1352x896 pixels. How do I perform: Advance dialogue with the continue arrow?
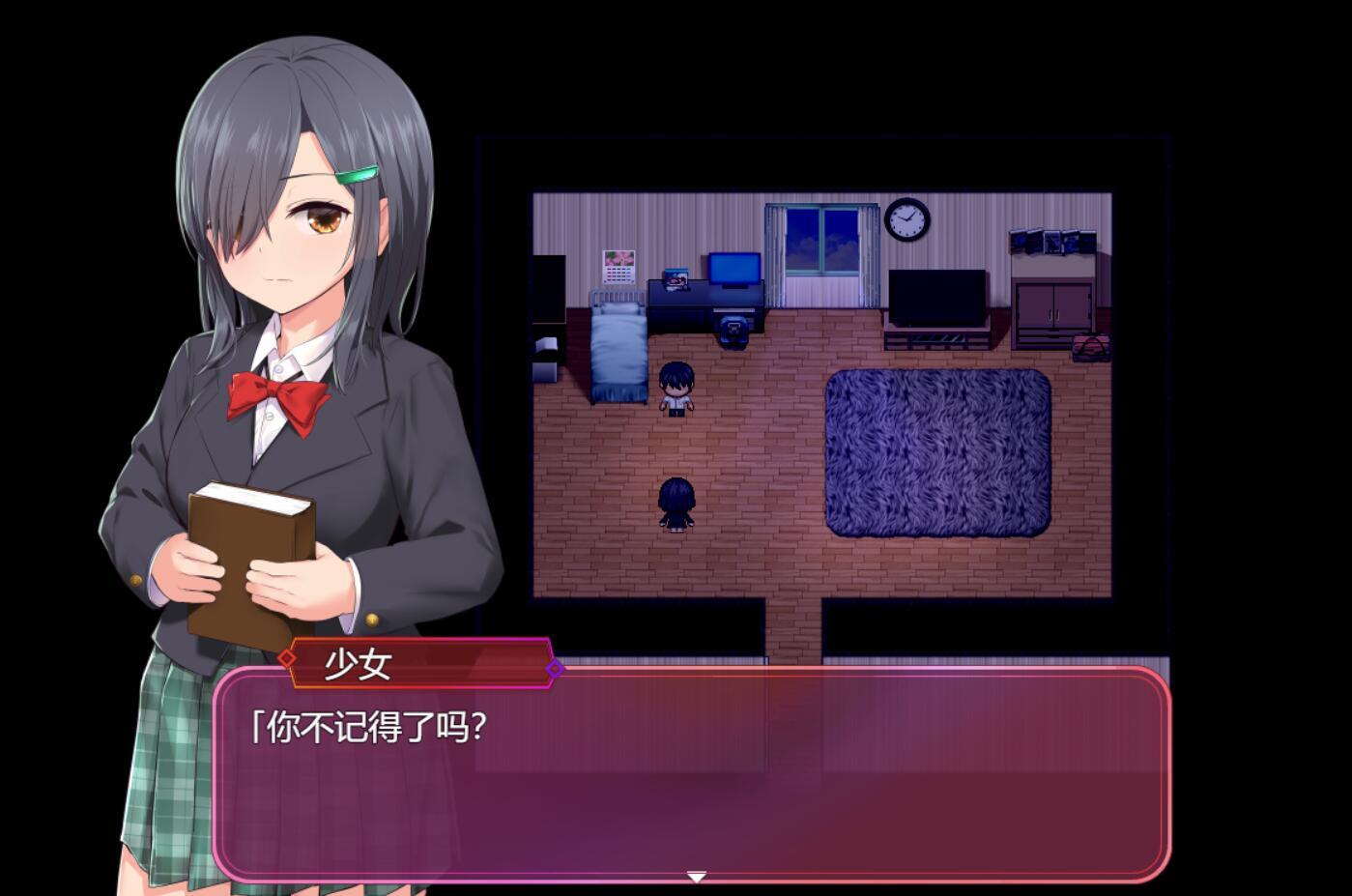point(698,876)
